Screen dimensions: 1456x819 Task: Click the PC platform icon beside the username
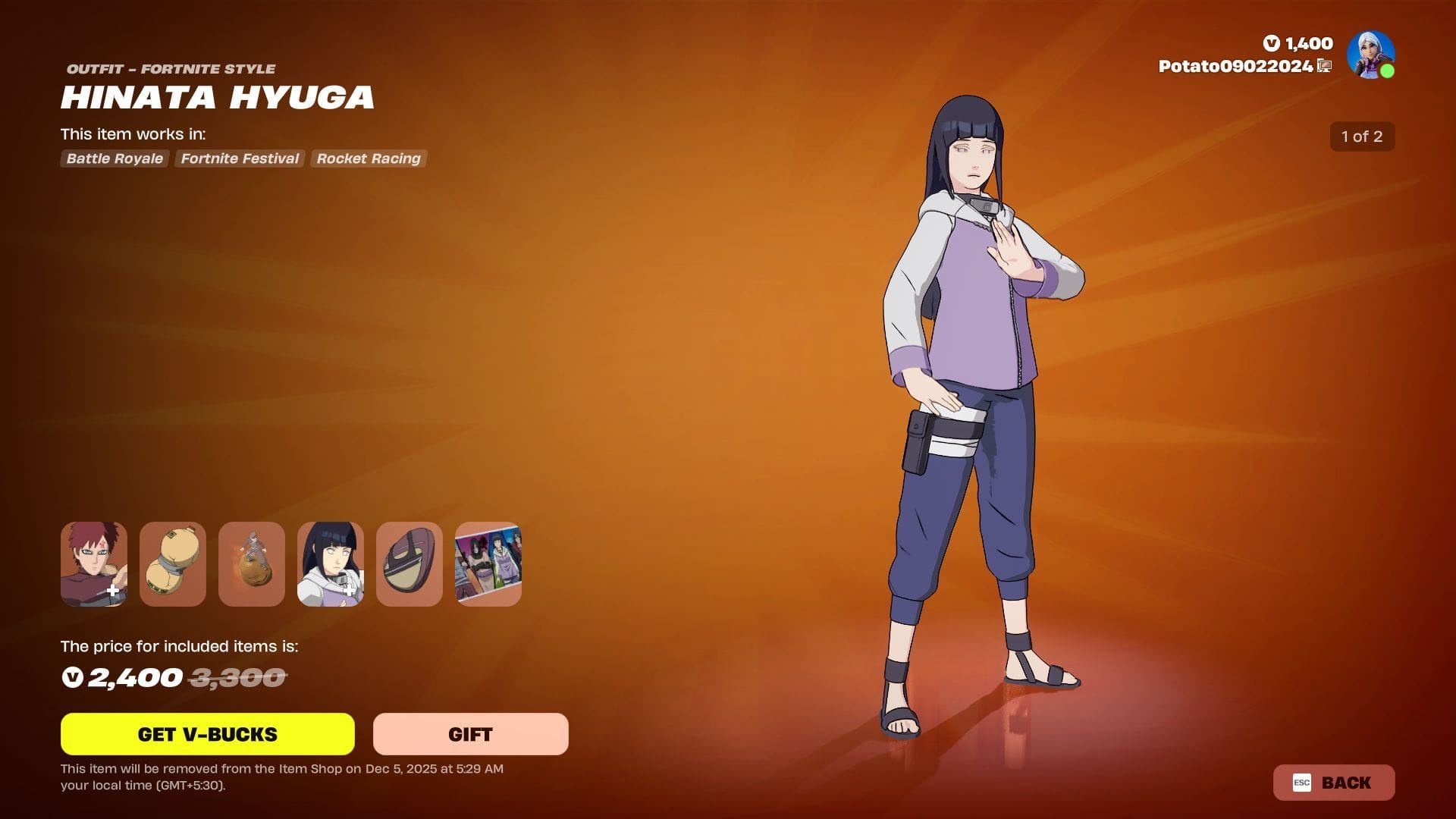pyautogui.click(x=1323, y=67)
